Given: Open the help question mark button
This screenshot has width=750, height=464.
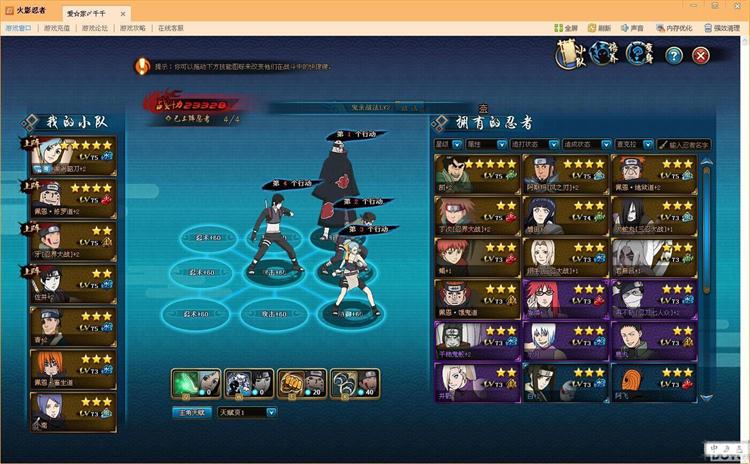Looking at the screenshot, I should (674, 56).
